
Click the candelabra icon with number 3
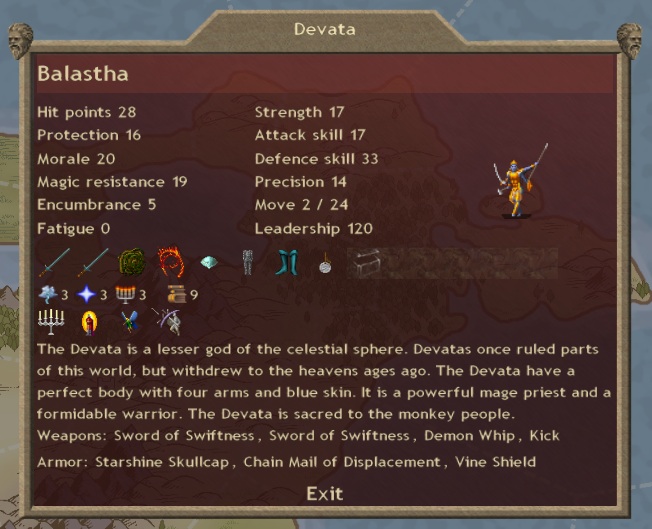pyautogui.click(x=125, y=294)
